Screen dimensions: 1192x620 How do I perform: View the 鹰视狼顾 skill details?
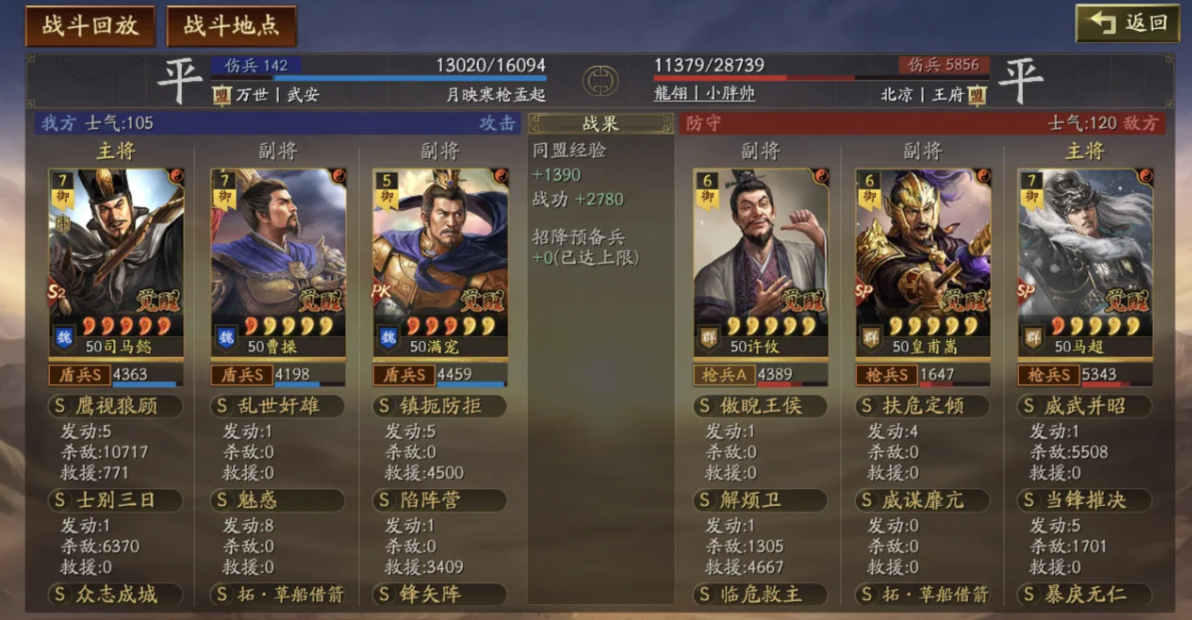(116, 406)
